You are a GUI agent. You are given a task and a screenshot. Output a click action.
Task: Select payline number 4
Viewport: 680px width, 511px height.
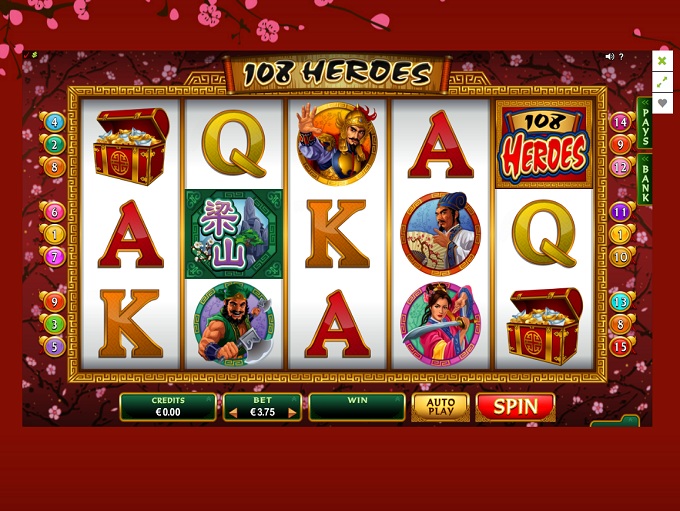[x=54, y=122]
